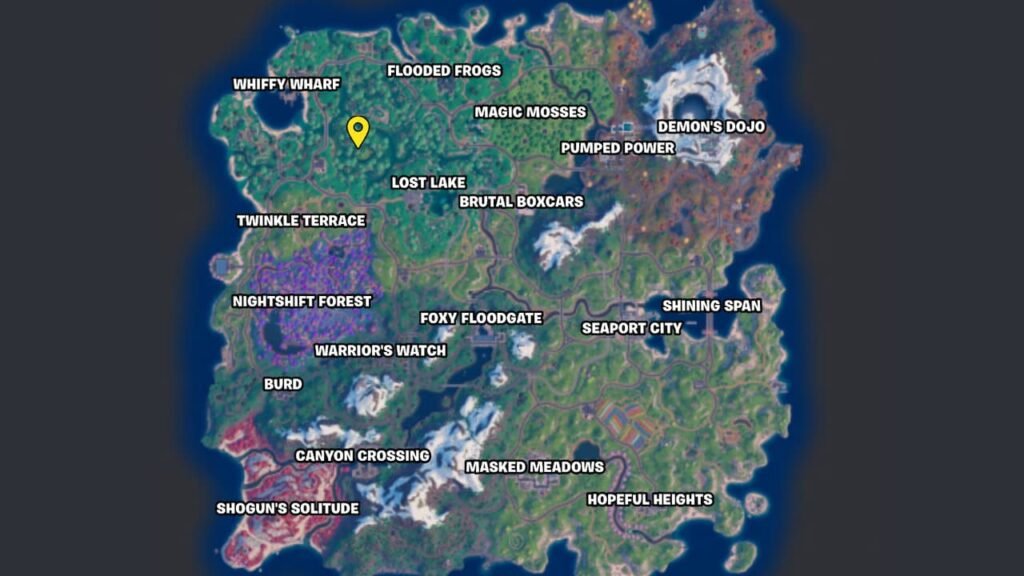
Task: Choose the Canyon Crossing map label
Action: coord(362,456)
